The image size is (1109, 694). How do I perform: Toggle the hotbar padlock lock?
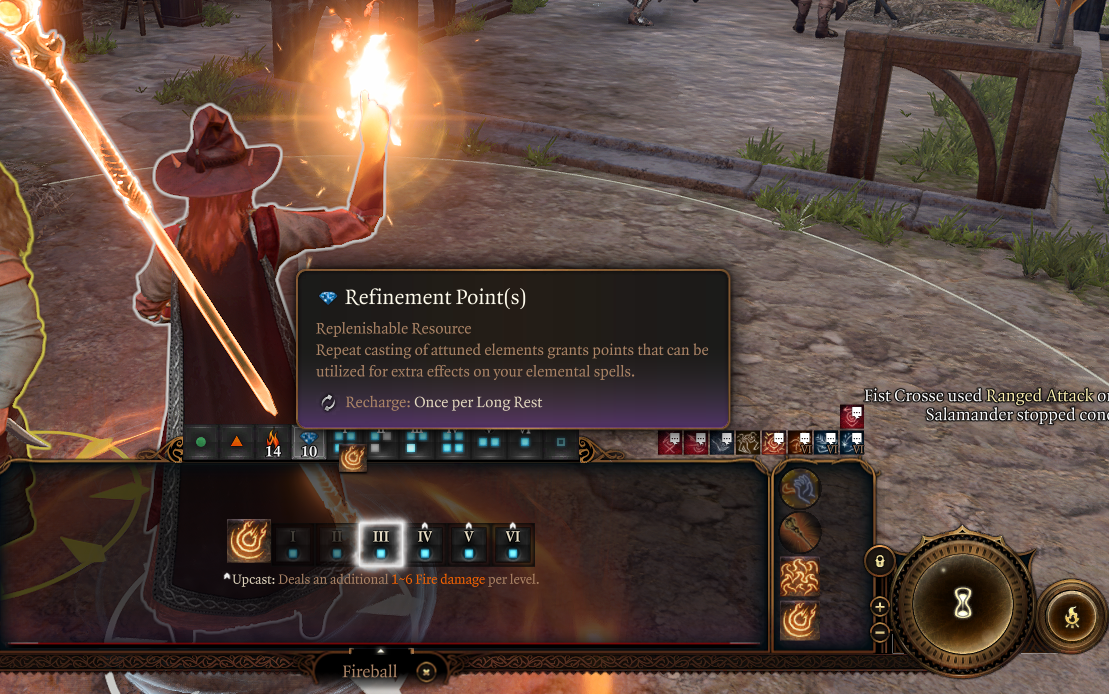pos(880,562)
